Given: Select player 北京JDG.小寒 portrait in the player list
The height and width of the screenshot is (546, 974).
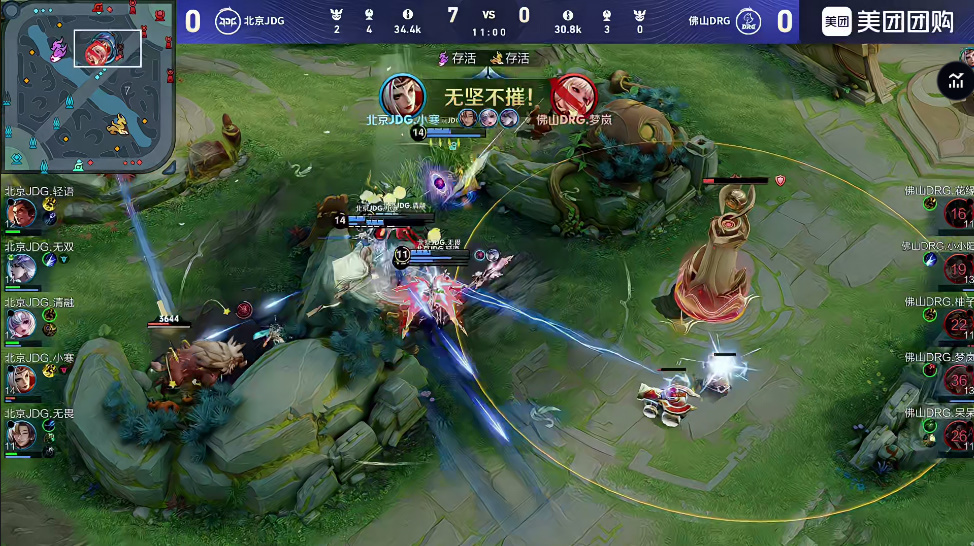Looking at the screenshot, I should (x=21, y=378).
